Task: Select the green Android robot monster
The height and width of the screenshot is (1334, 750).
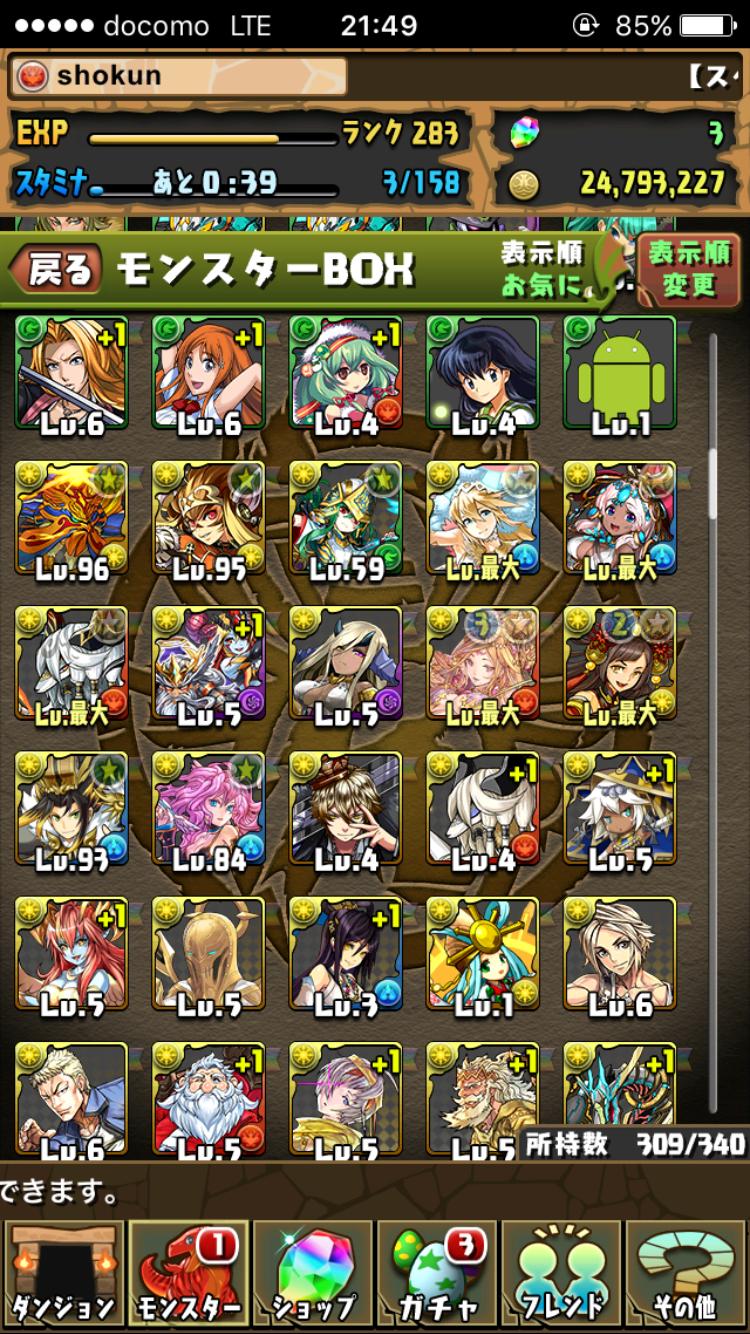Action: pos(620,374)
